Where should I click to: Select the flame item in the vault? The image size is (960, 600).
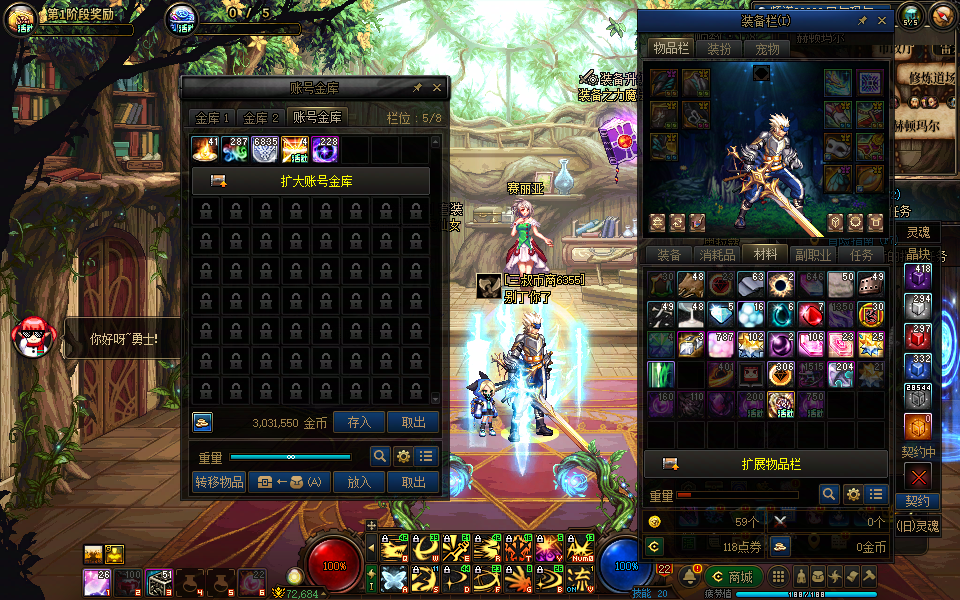[206, 150]
